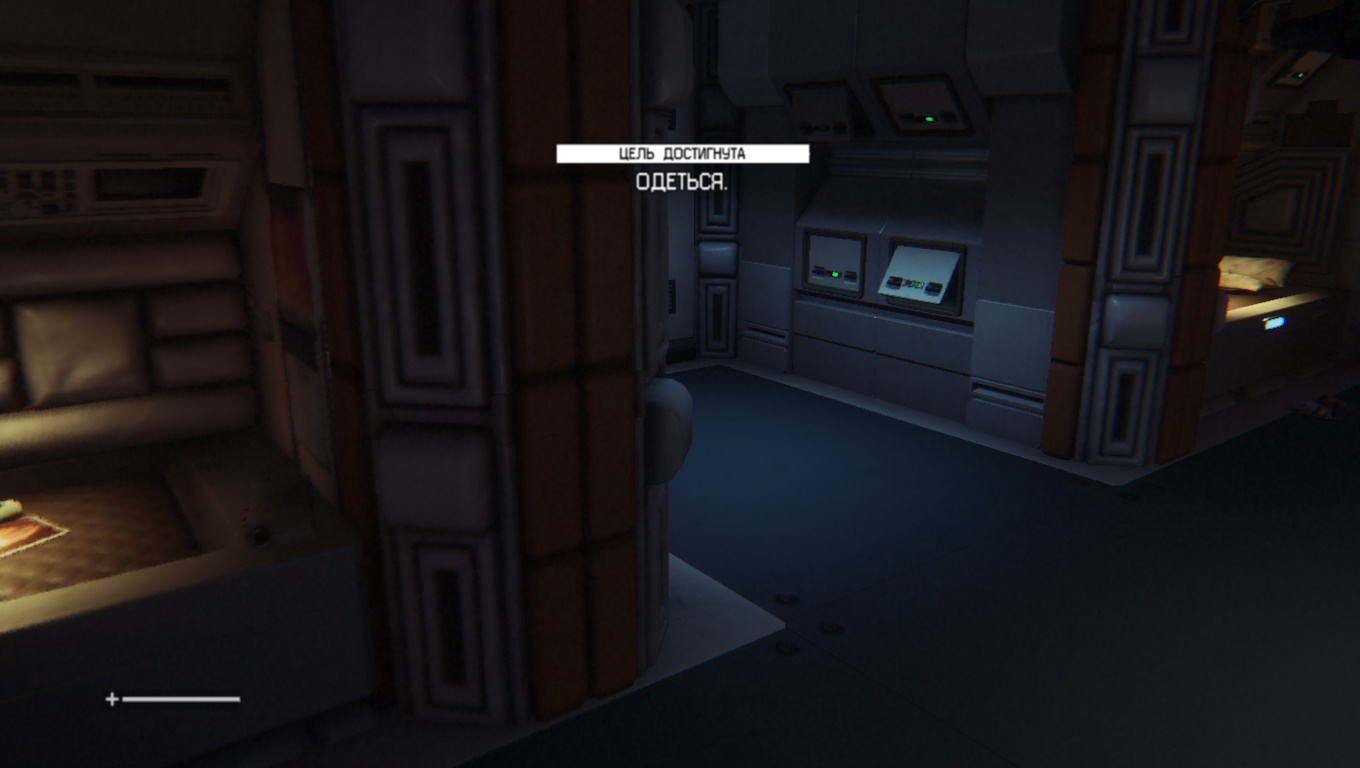Click the ЦЕЛЬ ДОСТИГНУТА objective banner

682,154
